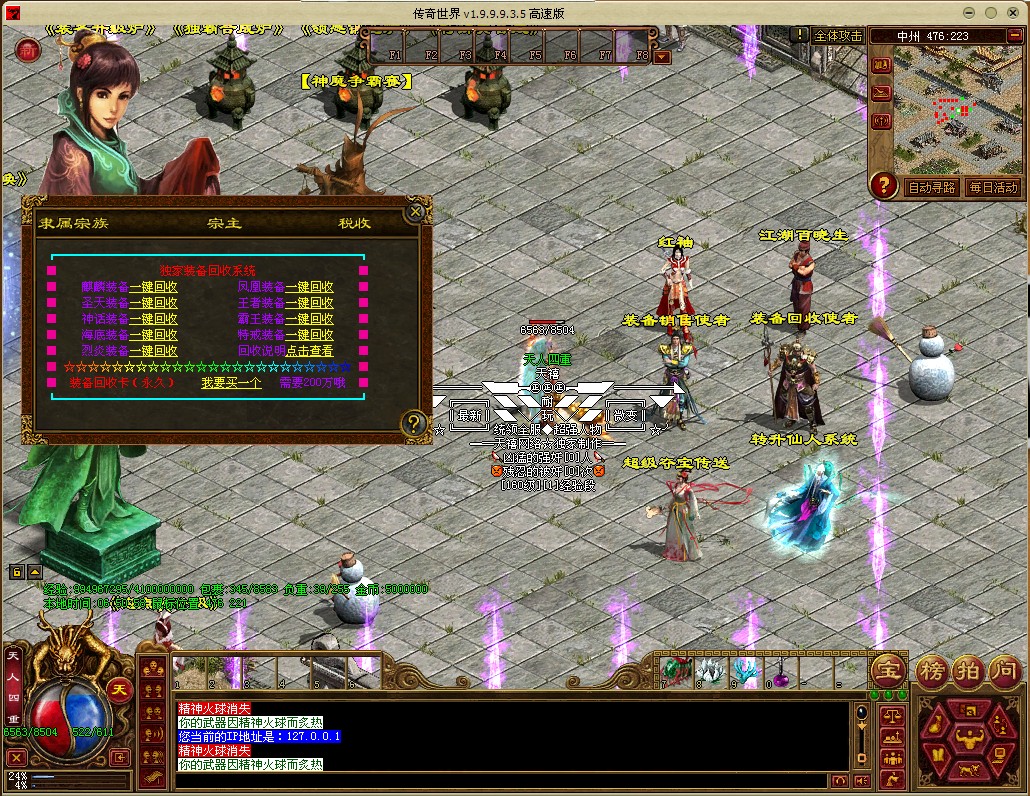Screen dimensions: 1030x796
Task: Choose 我要买一个 to buy recycle card
Action: click(231, 383)
